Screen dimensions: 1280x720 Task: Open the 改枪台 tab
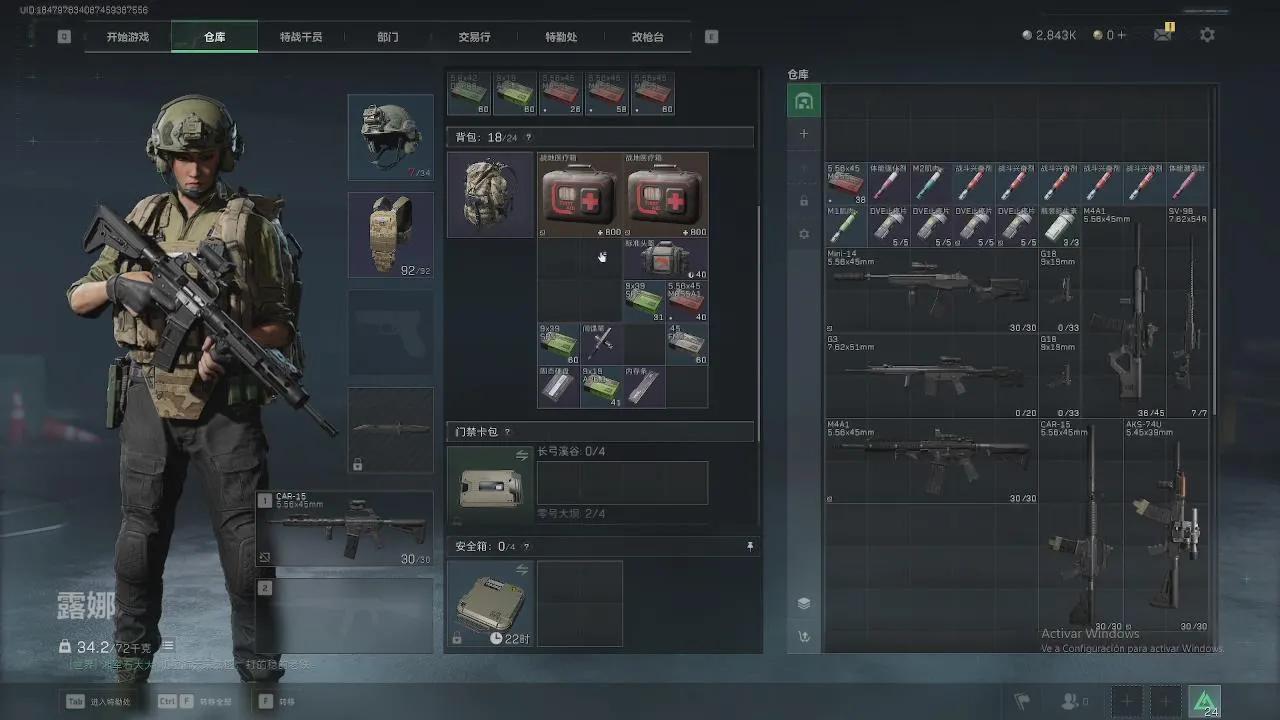click(647, 37)
